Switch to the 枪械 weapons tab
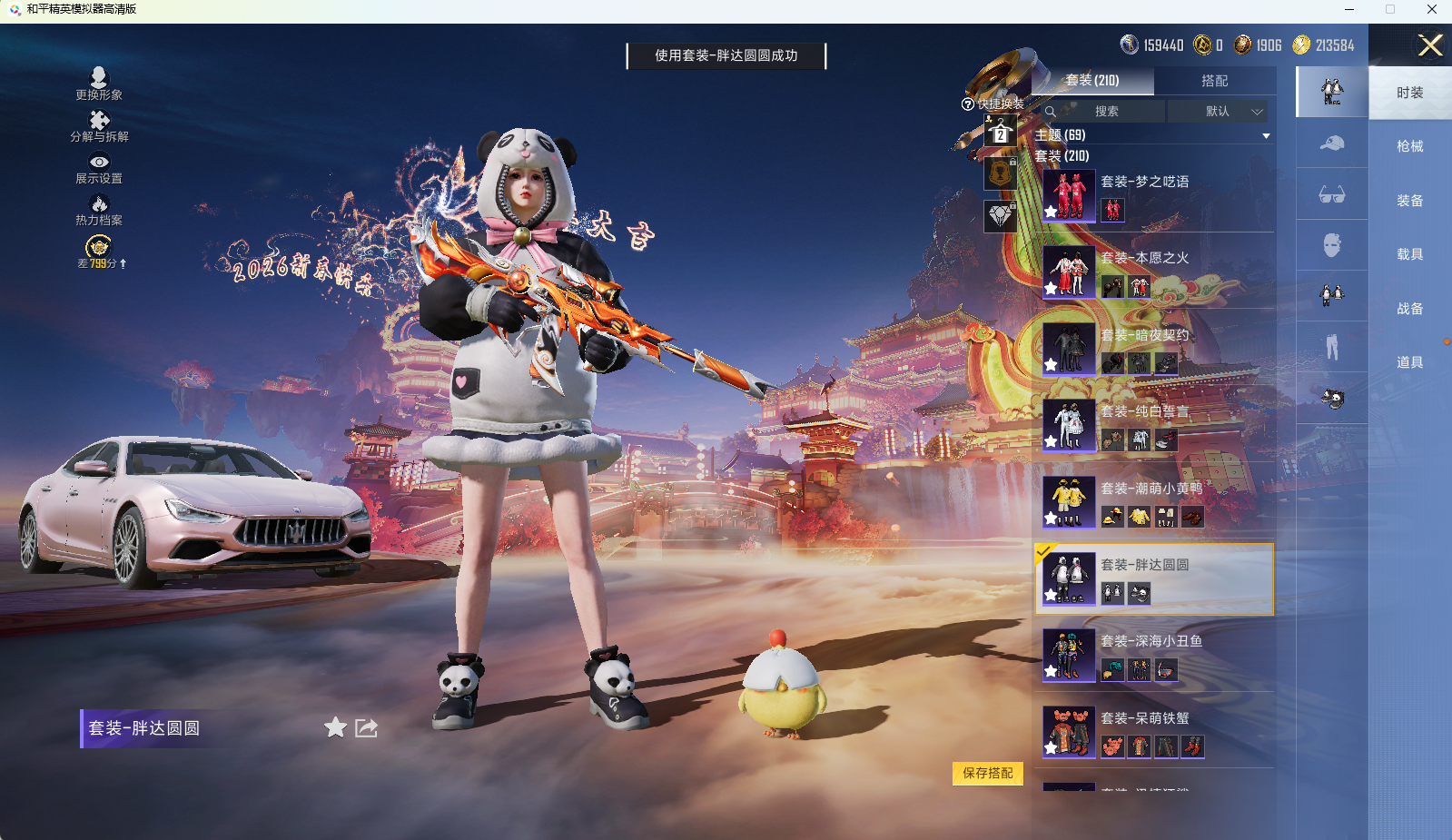The image size is (1452, 840). click(1408, 145)
